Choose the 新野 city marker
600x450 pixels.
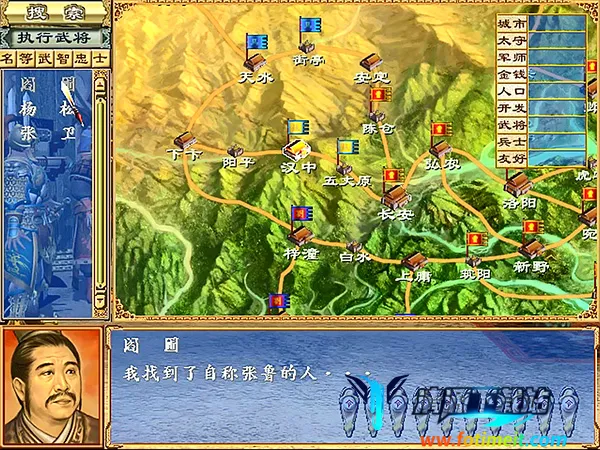(531, 247)
